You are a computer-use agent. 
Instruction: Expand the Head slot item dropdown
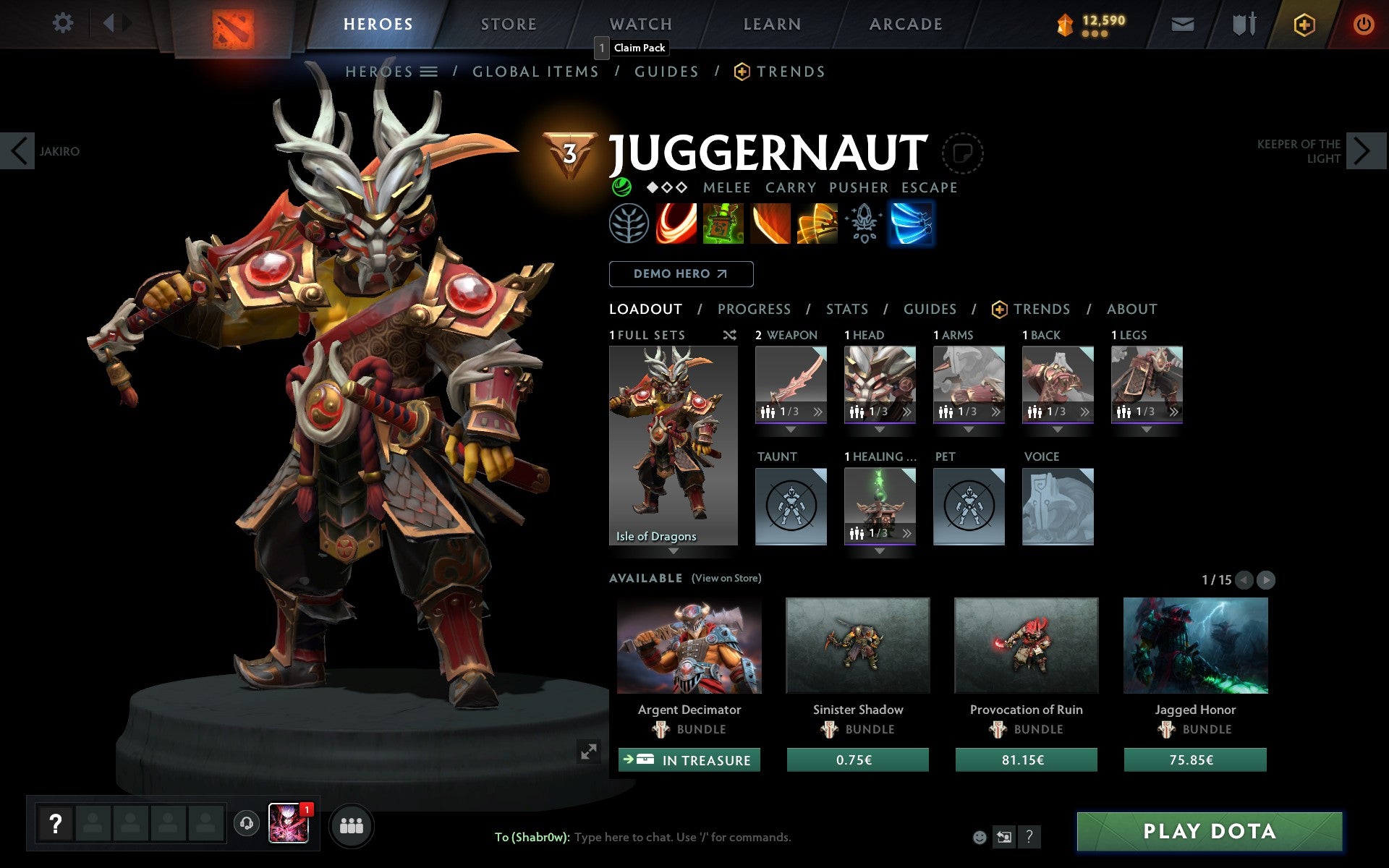click(880, 428)
